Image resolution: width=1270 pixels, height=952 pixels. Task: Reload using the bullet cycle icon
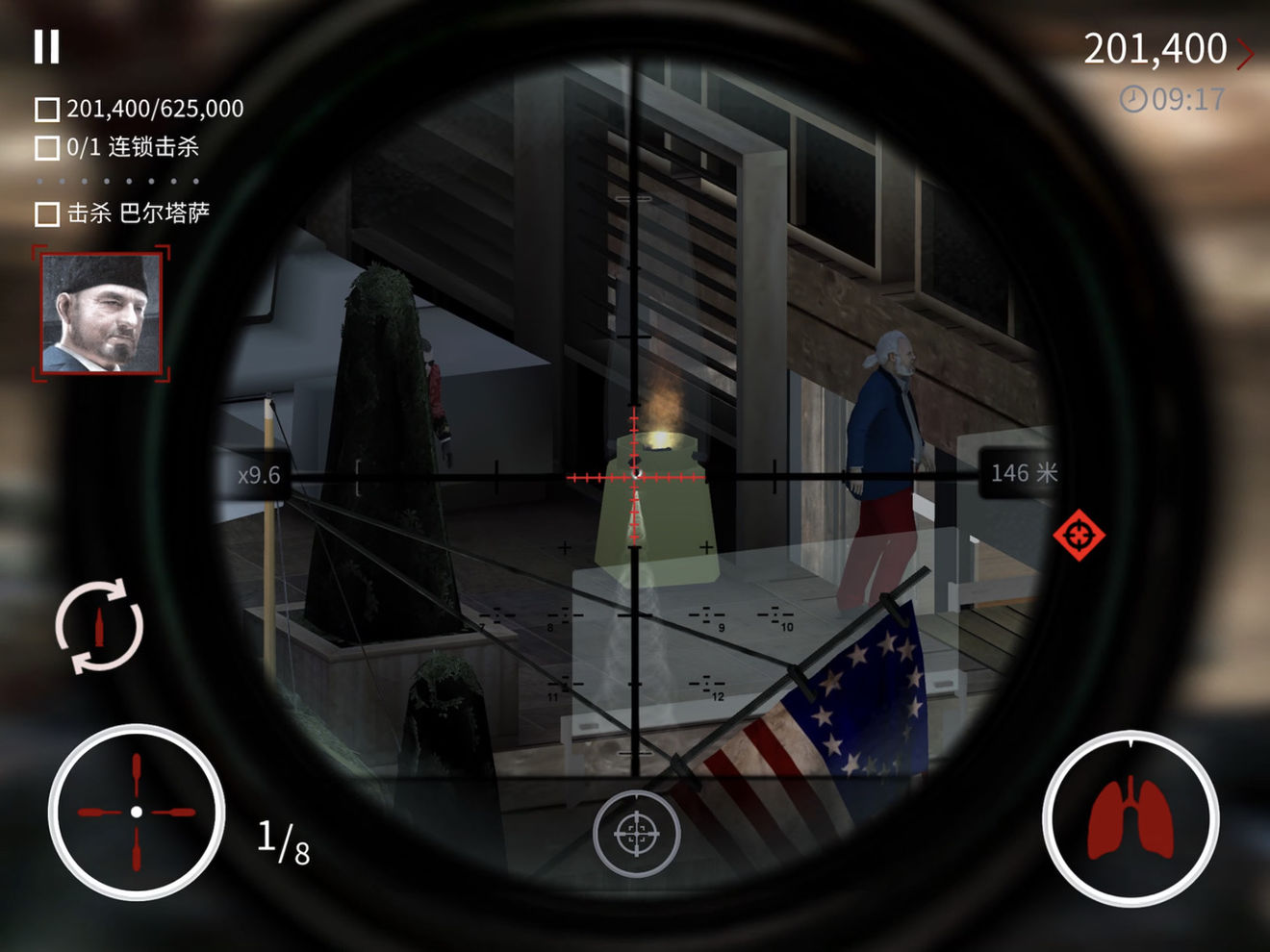coord(99,626)
